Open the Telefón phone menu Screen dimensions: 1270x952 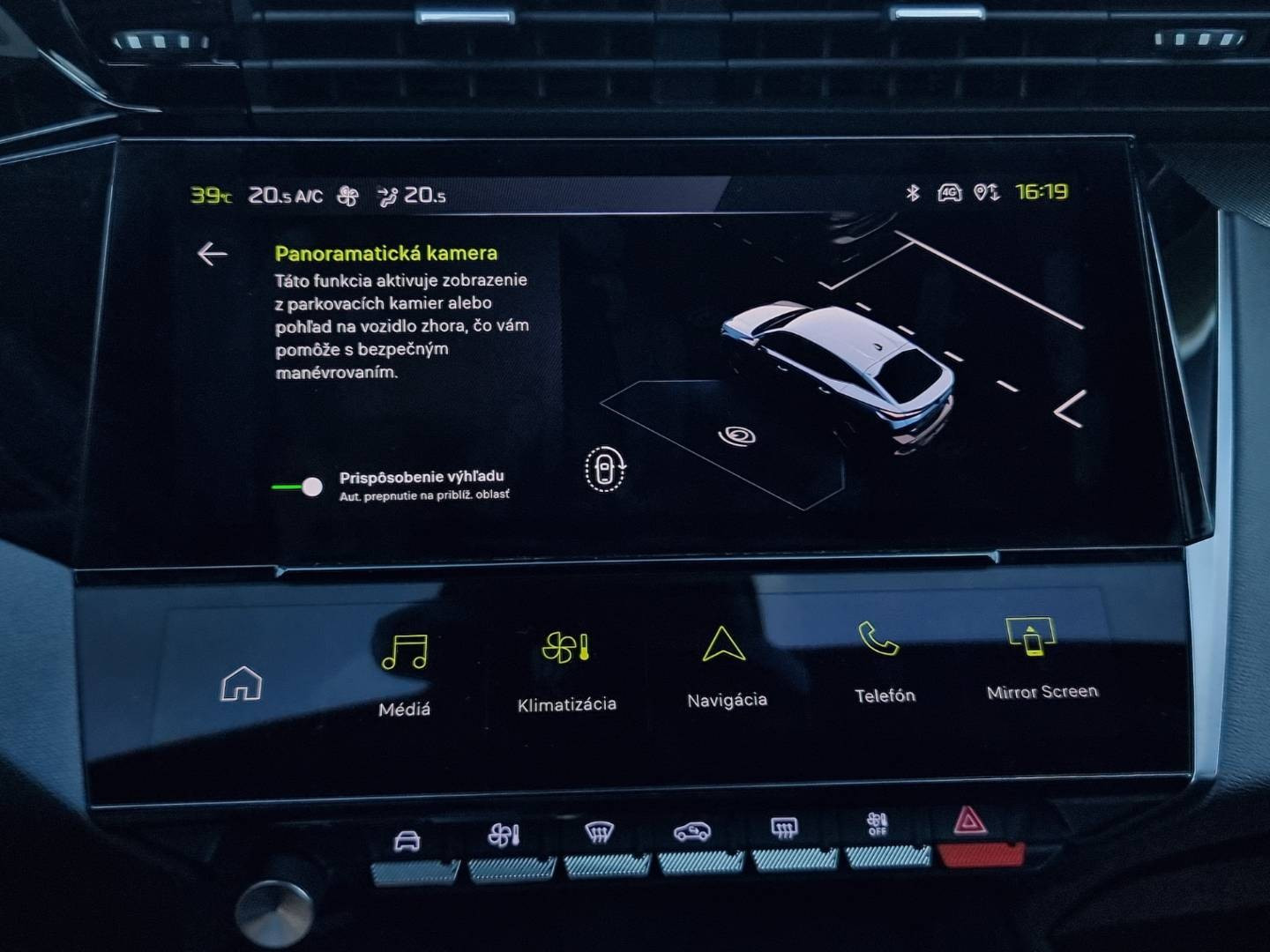tap(883, 662)
